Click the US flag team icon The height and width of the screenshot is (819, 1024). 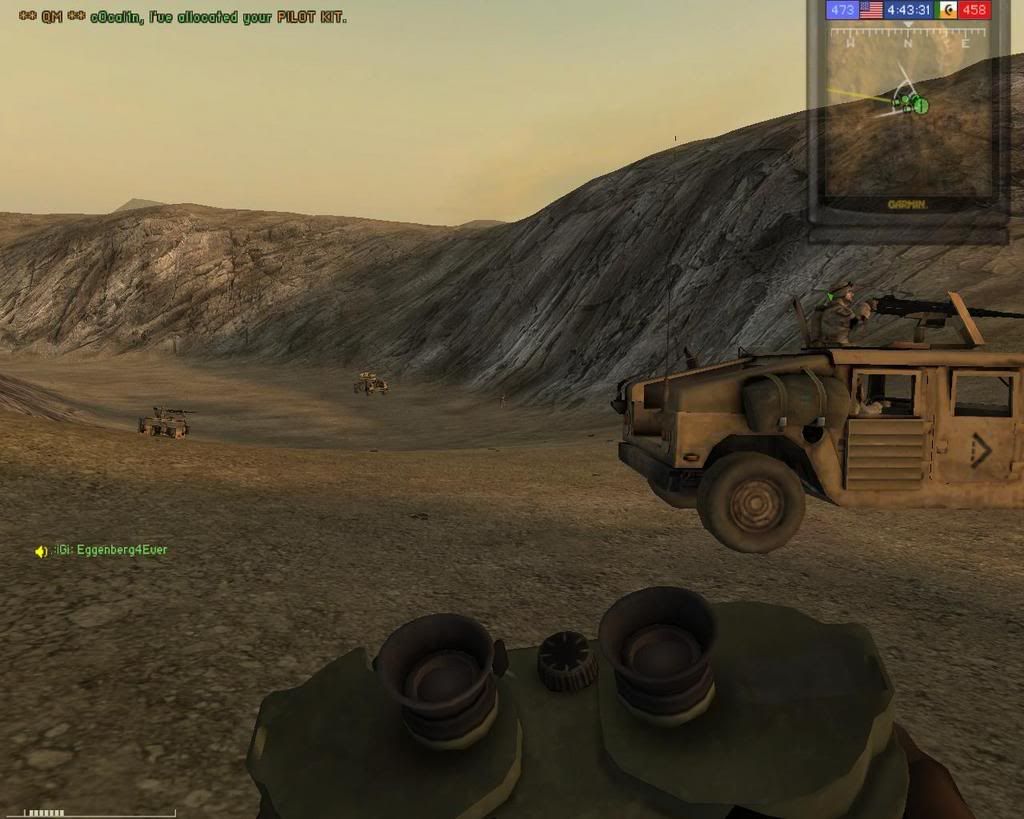870,10
